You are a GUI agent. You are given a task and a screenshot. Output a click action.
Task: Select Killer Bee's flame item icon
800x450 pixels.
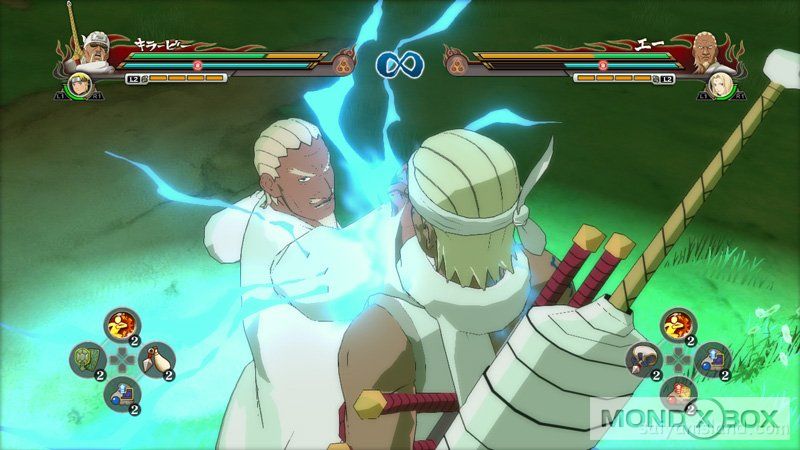pyautogui.click(x=122, y=323)
